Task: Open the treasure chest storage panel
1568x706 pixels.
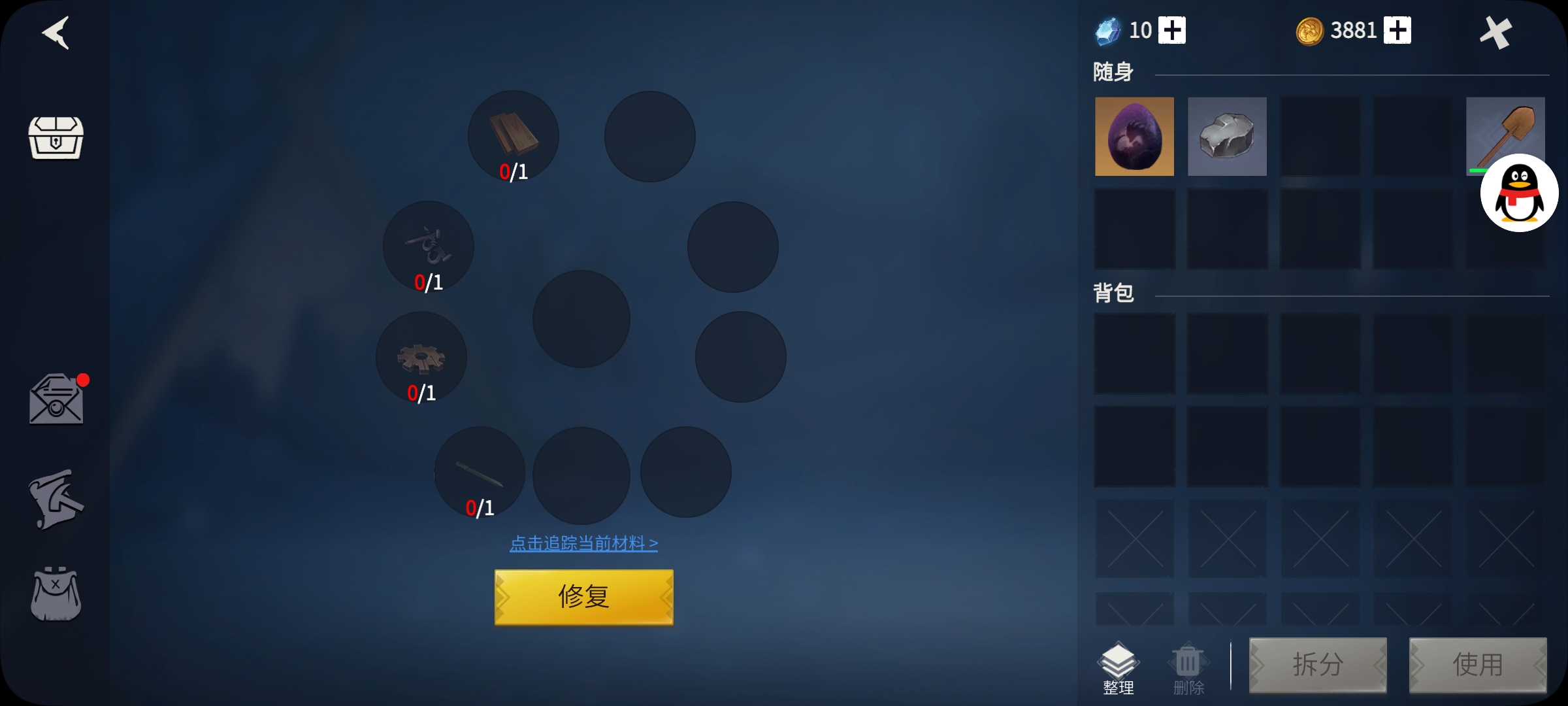Action: coord(56,139)
